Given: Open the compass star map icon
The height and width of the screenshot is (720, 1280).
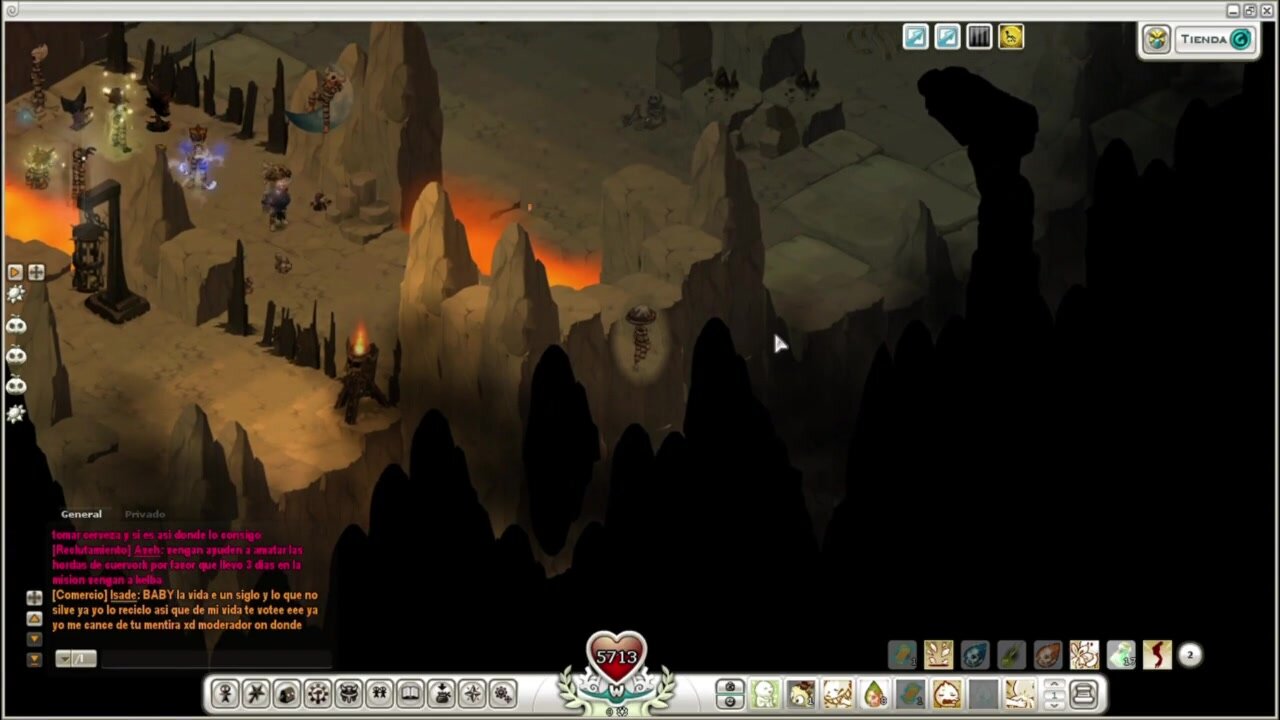Looking at the screenshot, I should click(x=472, y=693).
